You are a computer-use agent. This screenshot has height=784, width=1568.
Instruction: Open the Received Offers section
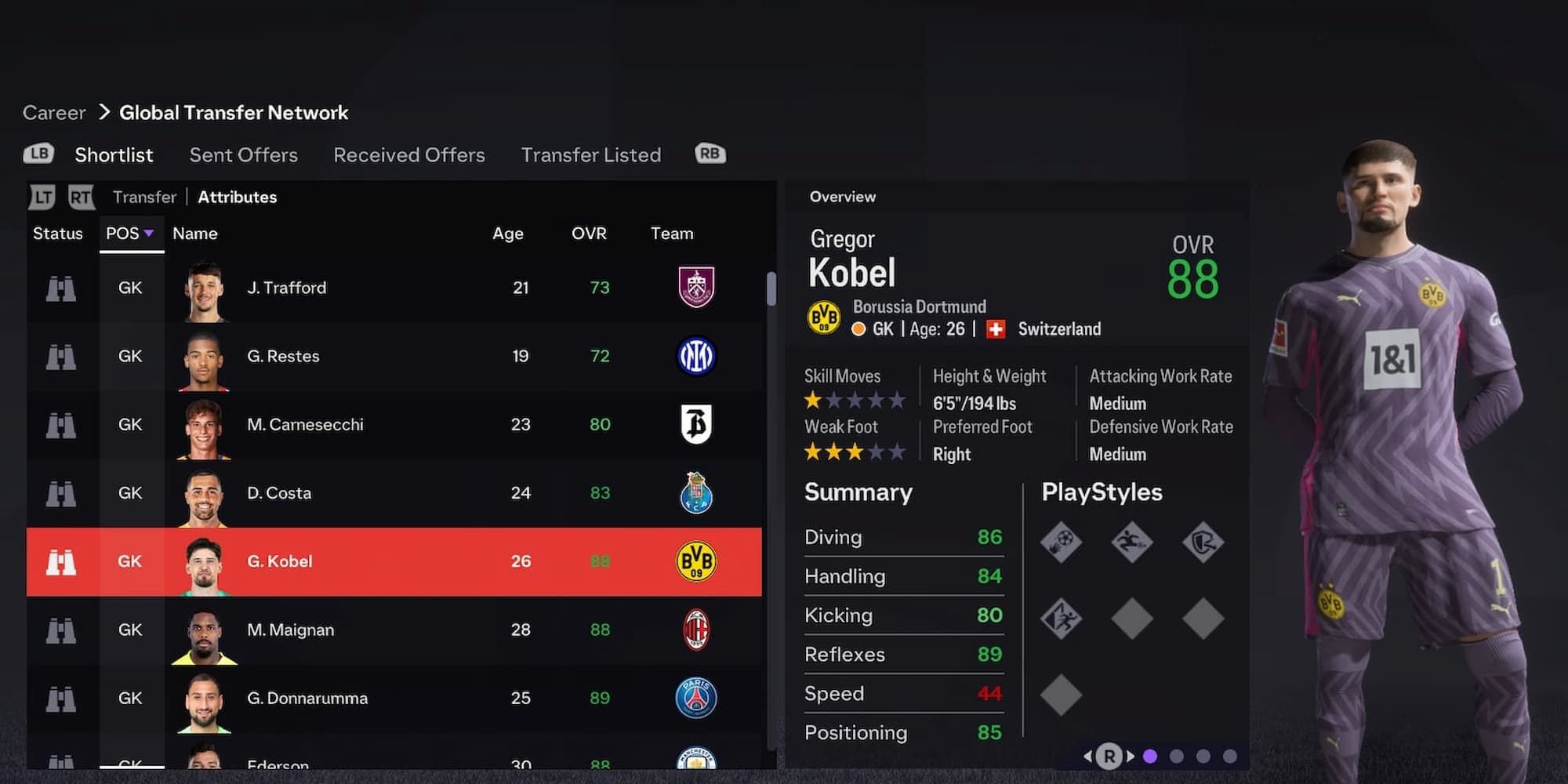point(408,154)
